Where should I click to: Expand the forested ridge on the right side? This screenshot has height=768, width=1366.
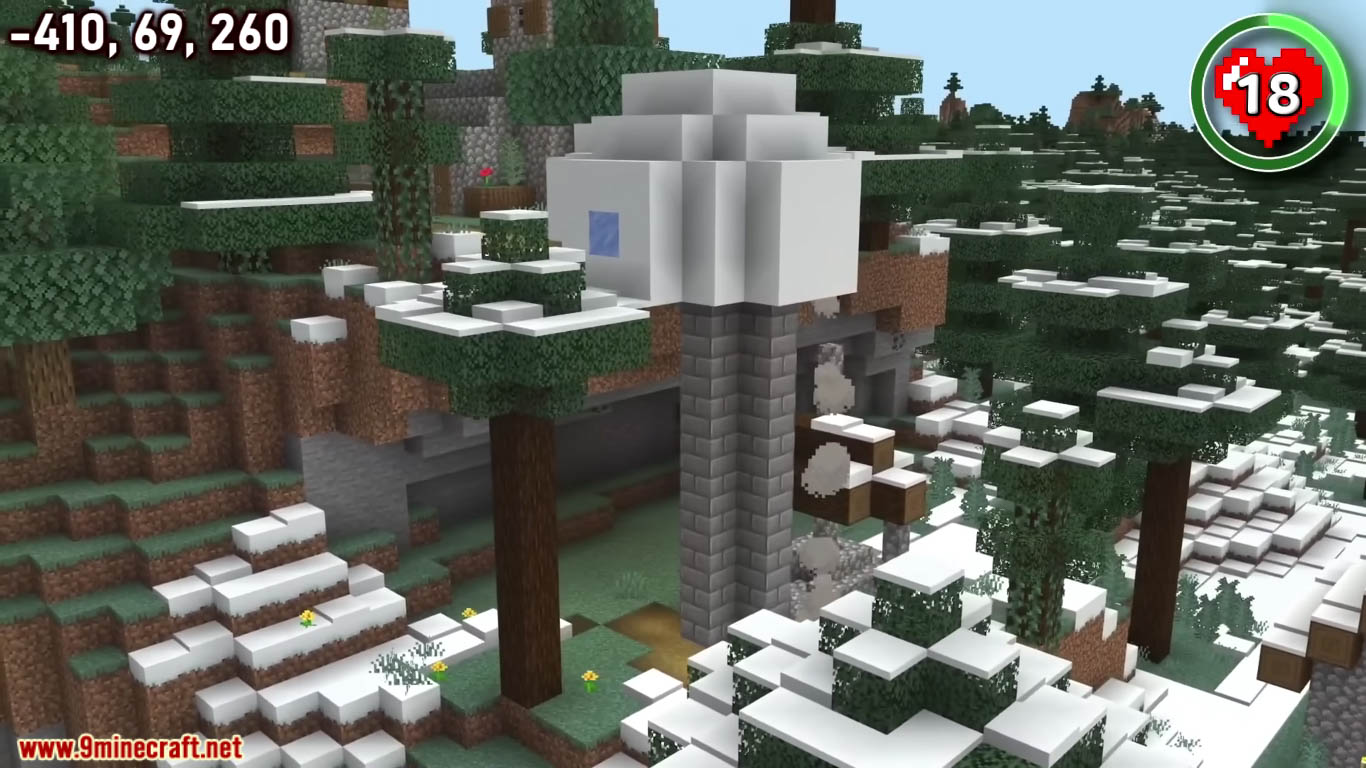pos(1150,300)
